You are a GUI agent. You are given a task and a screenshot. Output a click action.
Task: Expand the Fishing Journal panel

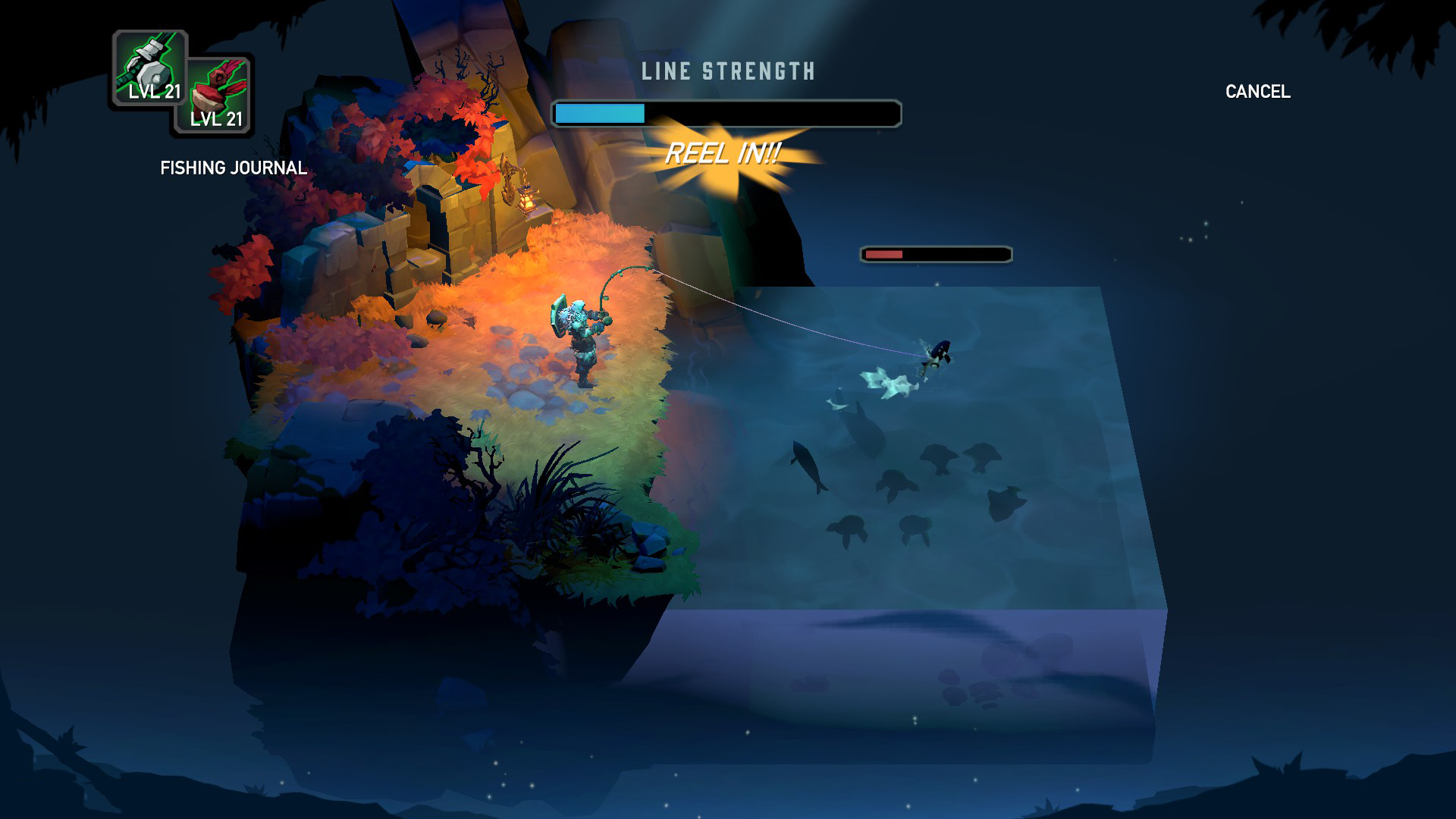pyautogui.click(x=232, y=168)
